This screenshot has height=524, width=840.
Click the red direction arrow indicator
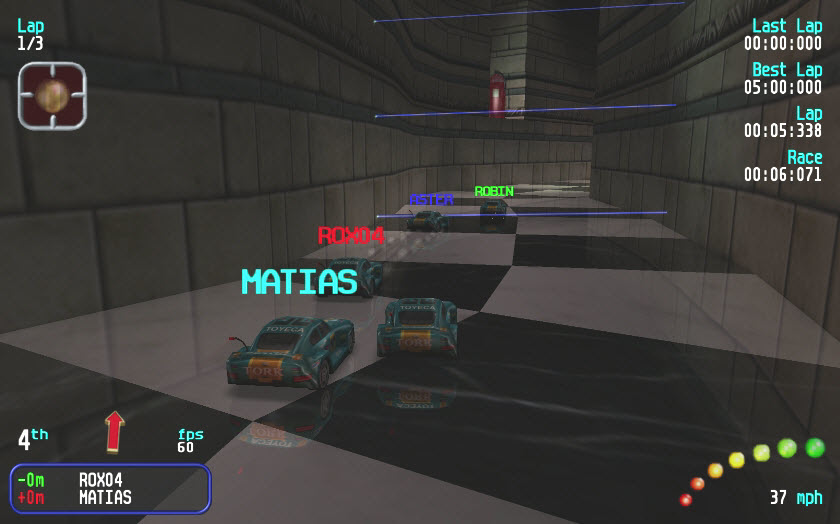point(114,431)
